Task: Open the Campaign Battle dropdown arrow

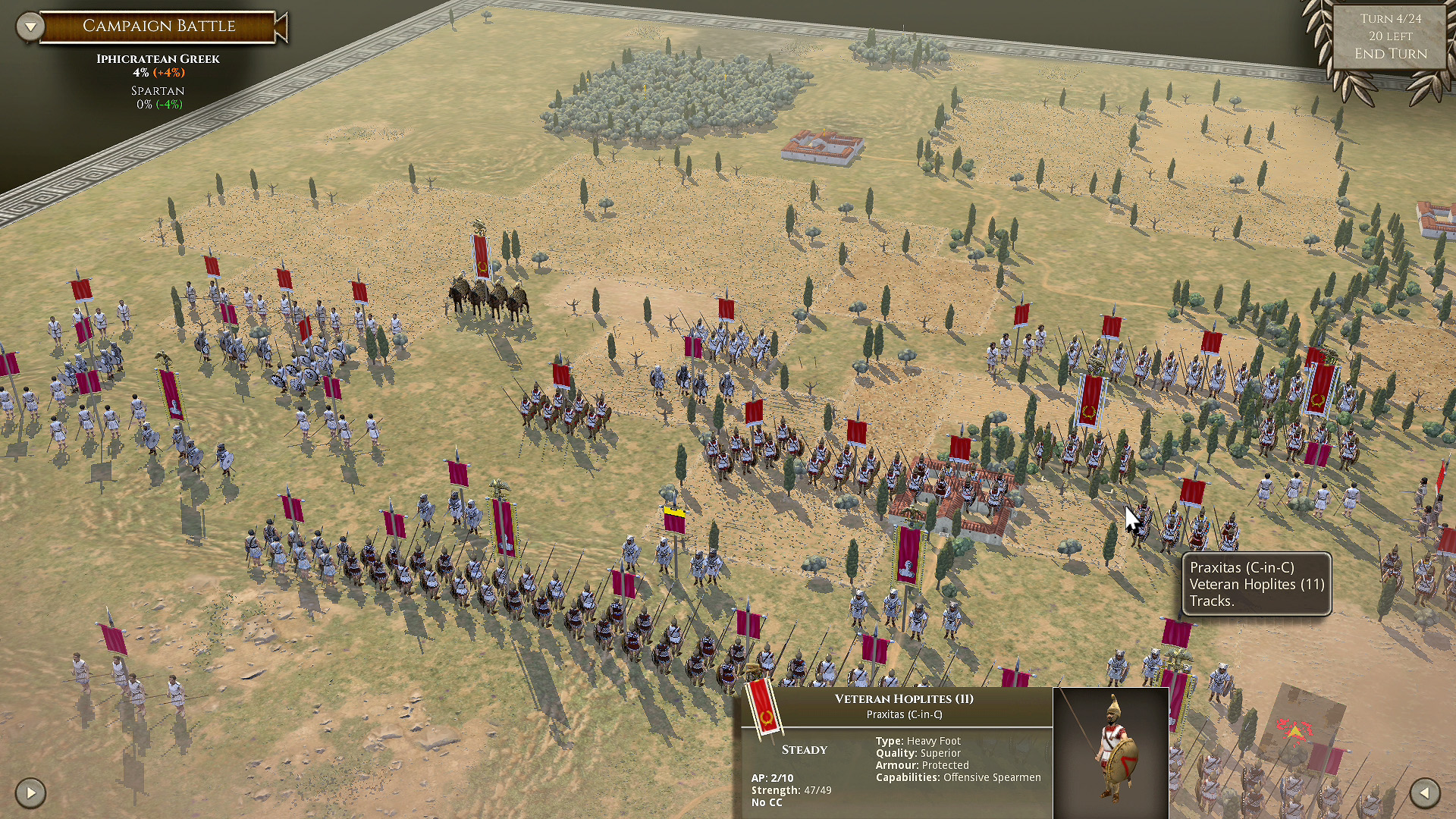Action: [30, 27]
